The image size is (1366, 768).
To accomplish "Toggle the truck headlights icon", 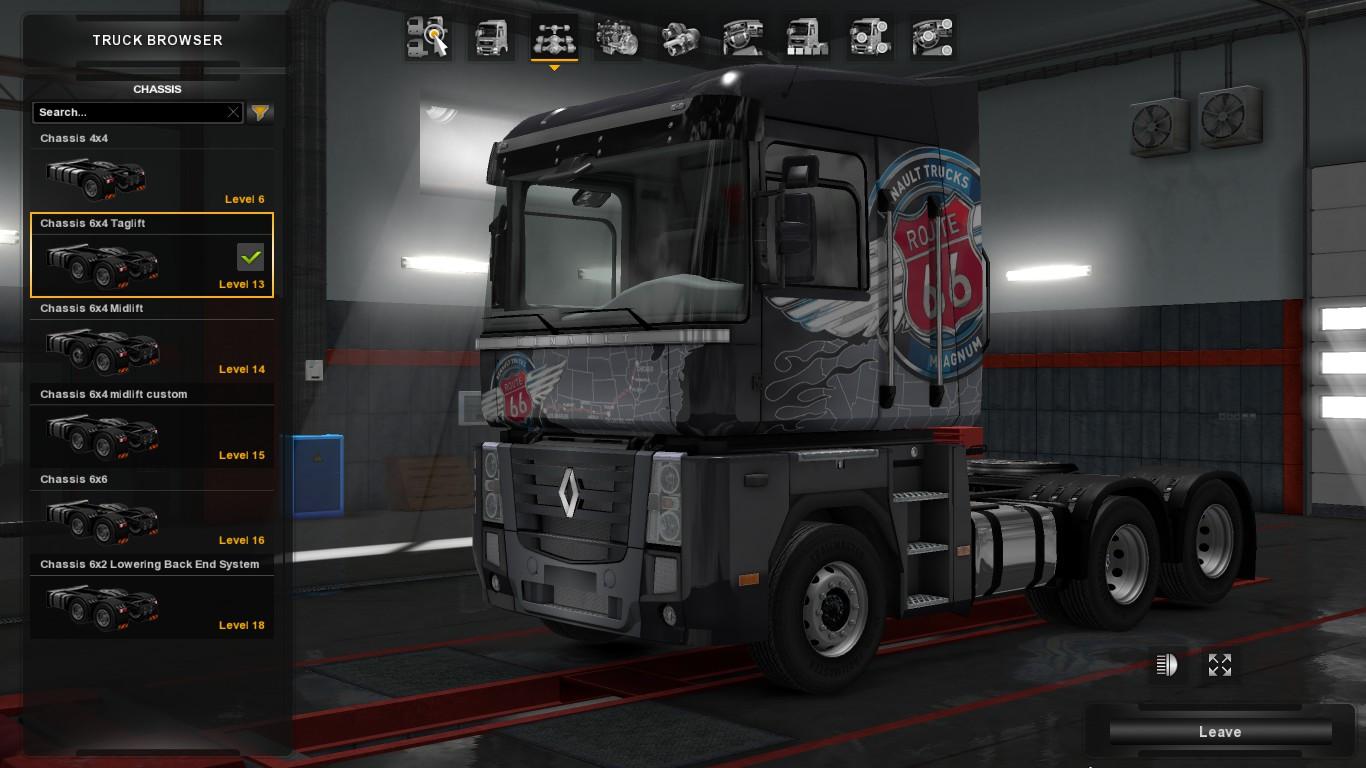I will (x=1166, y=665).
